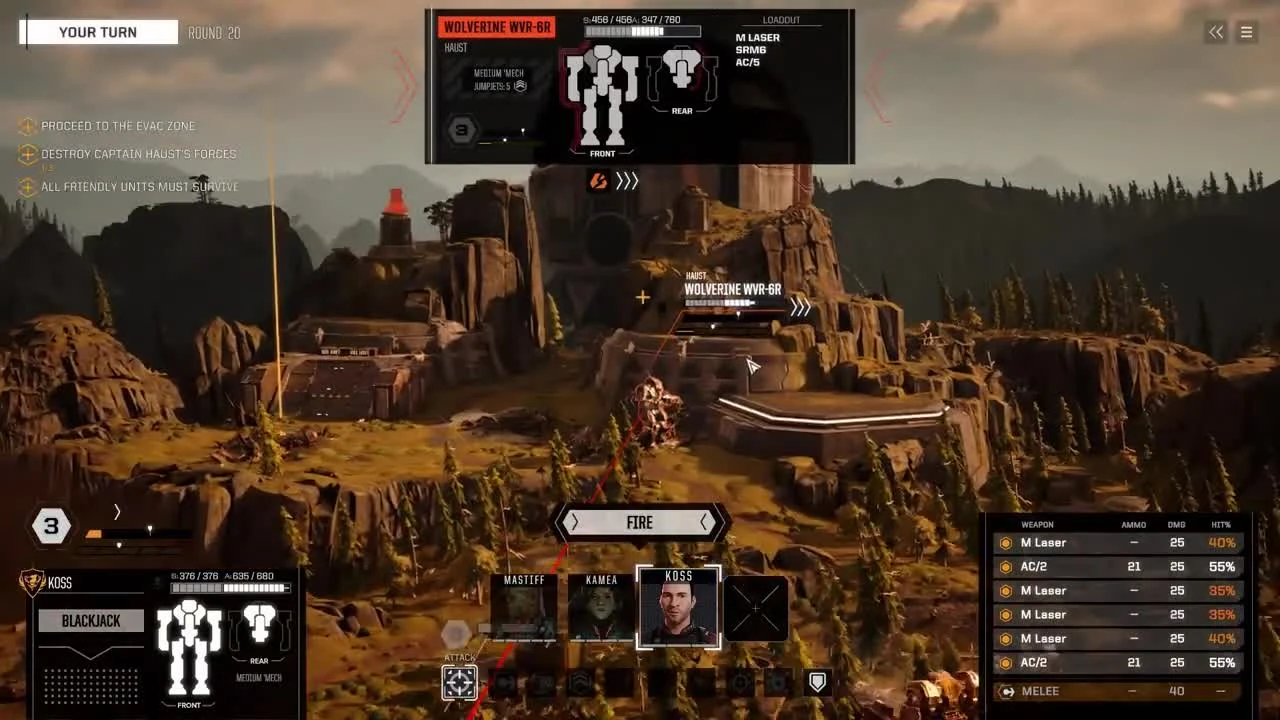Click the DESTROY CAPTAIN HAUST'S FORCES objective
1280x720 pixels.
click(x=137, y=154)
